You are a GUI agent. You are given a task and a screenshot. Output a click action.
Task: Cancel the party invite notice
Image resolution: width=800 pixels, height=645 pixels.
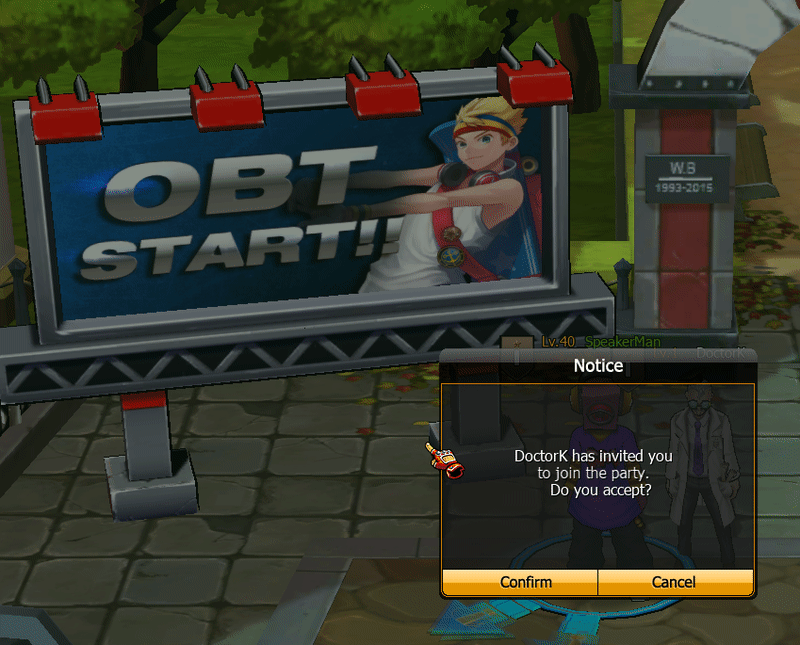click(675, 582)
